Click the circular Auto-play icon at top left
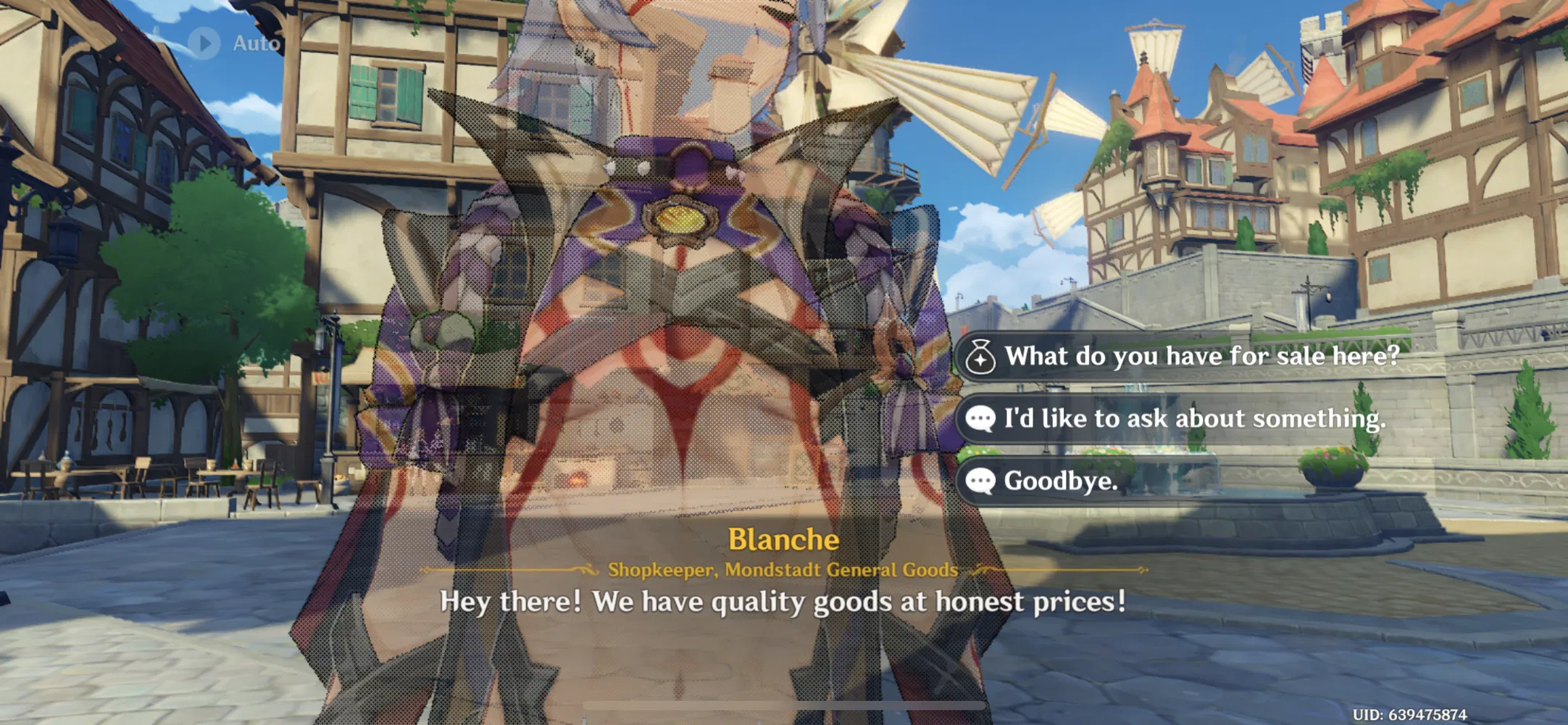 204,41
